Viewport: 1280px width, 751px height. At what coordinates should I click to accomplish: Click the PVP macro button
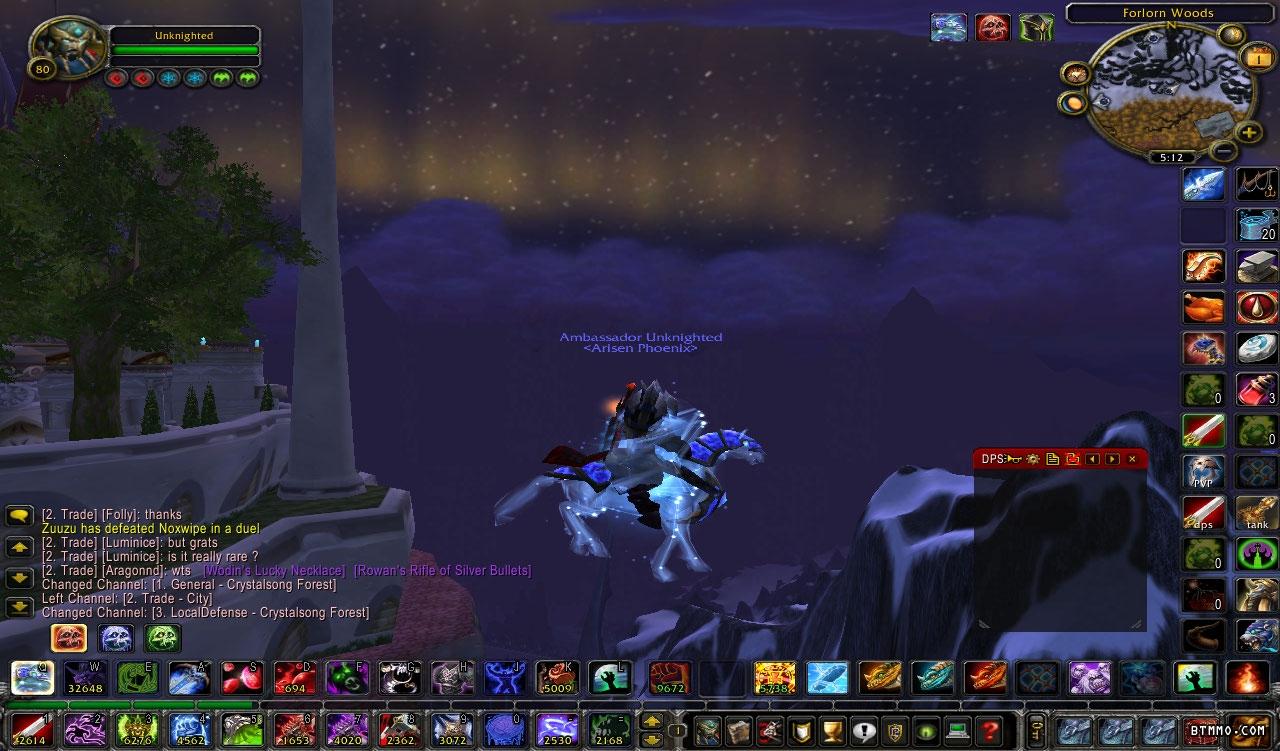click(x=1203, y=472)
